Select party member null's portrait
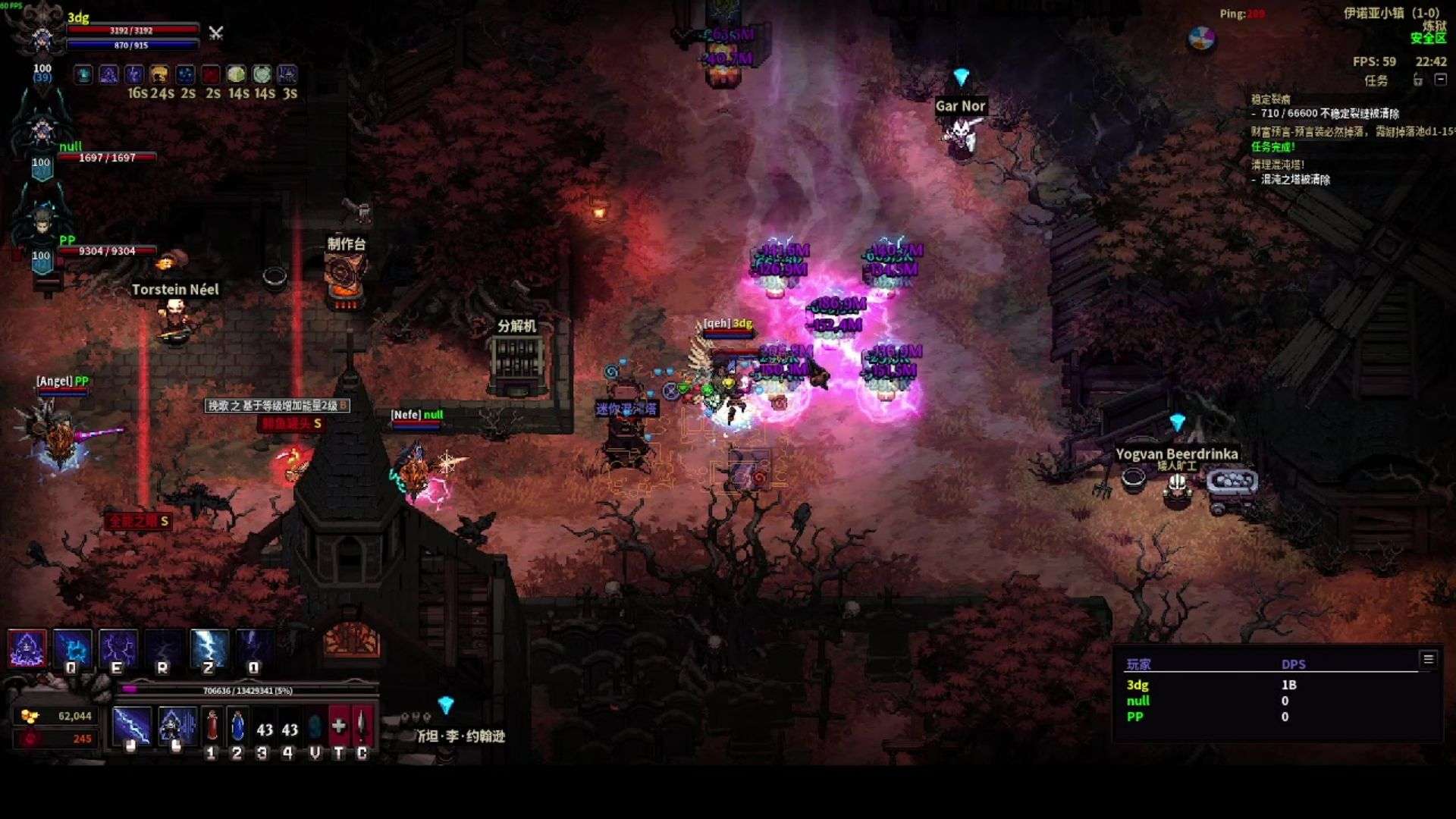1456x819 pixels. (42, 129)
